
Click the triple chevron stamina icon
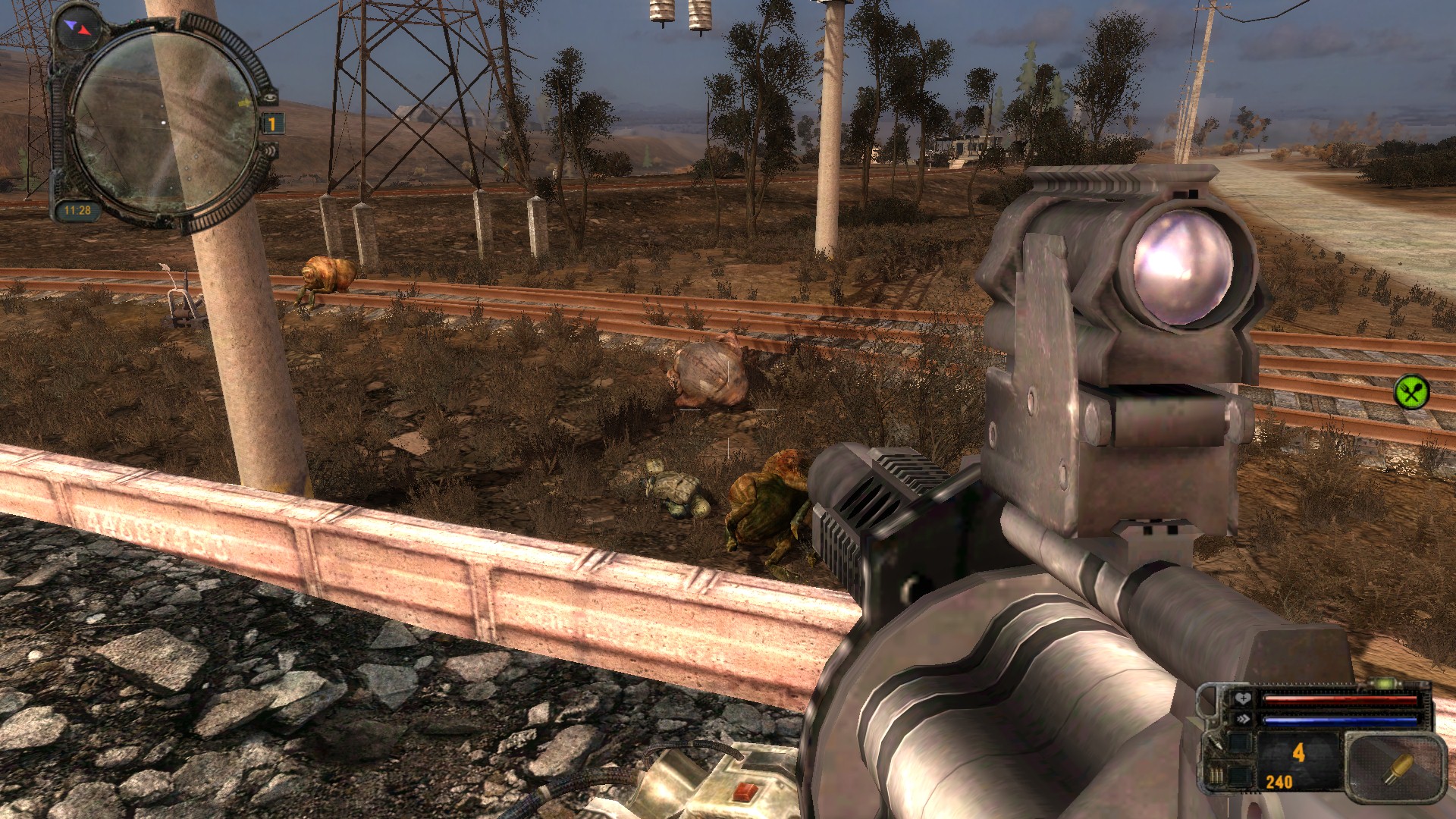click(x=1242, y=719)
